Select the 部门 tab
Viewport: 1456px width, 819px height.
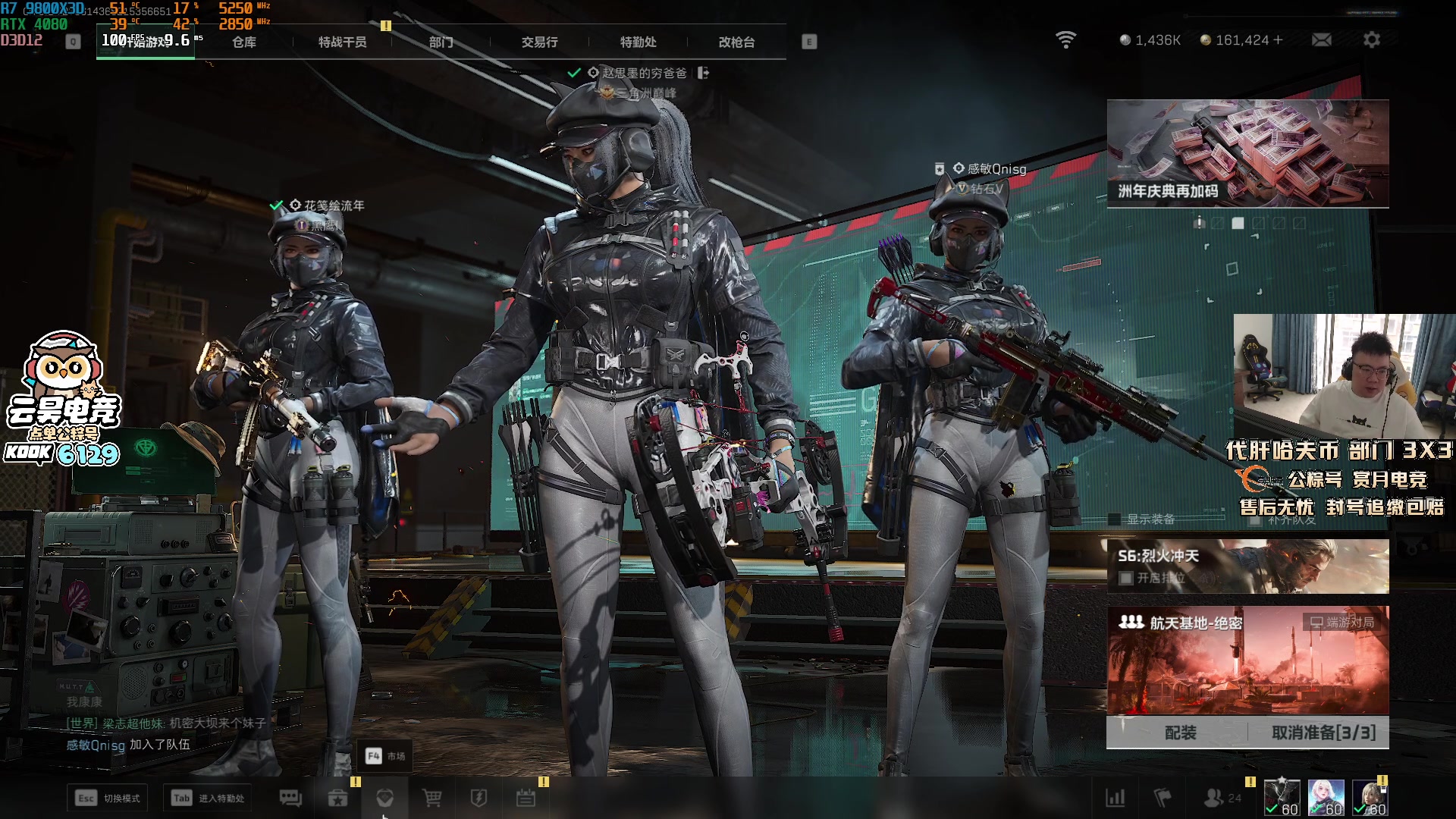click(x=441, y=42)
